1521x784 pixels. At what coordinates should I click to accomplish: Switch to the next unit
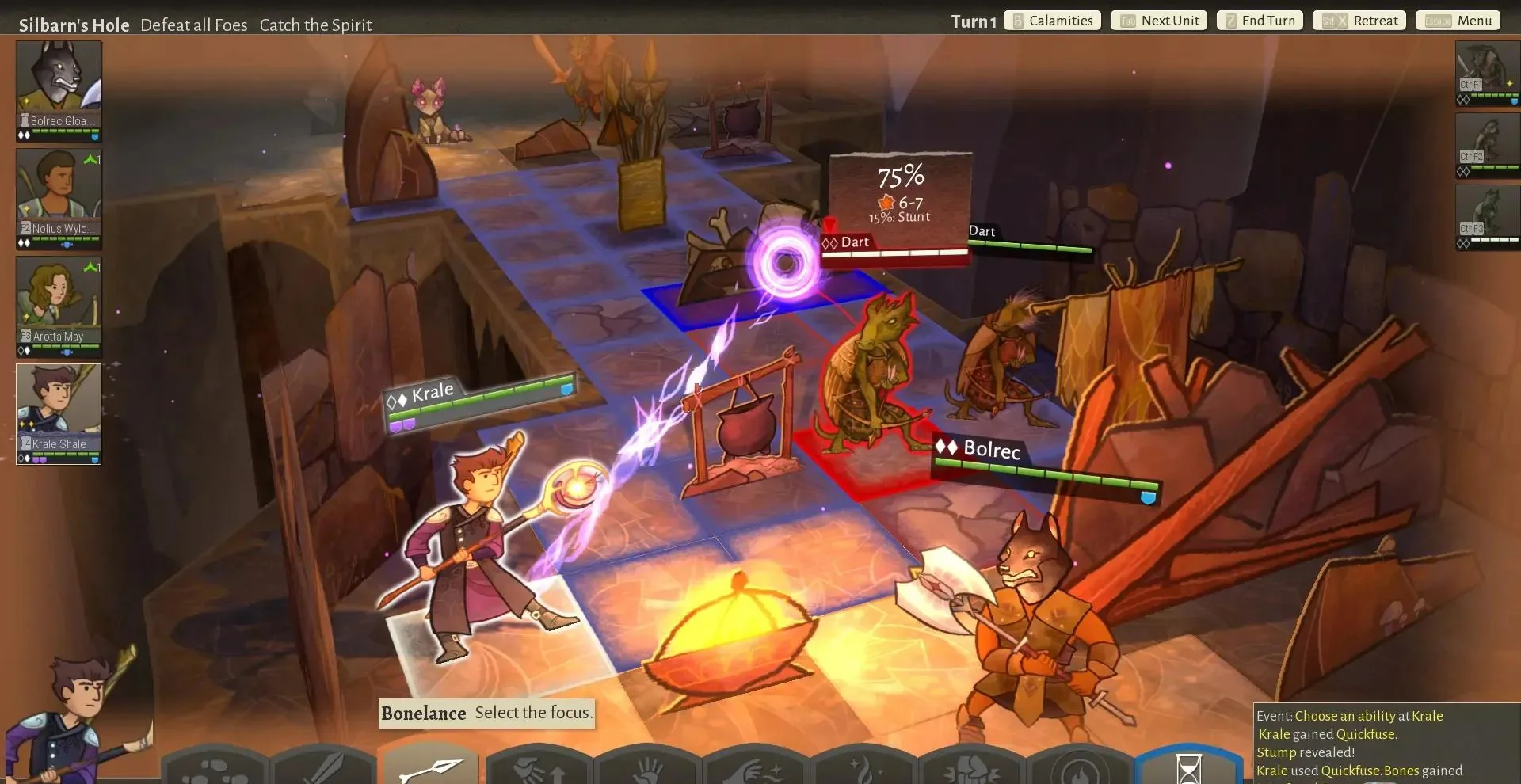pos(1159,21)
